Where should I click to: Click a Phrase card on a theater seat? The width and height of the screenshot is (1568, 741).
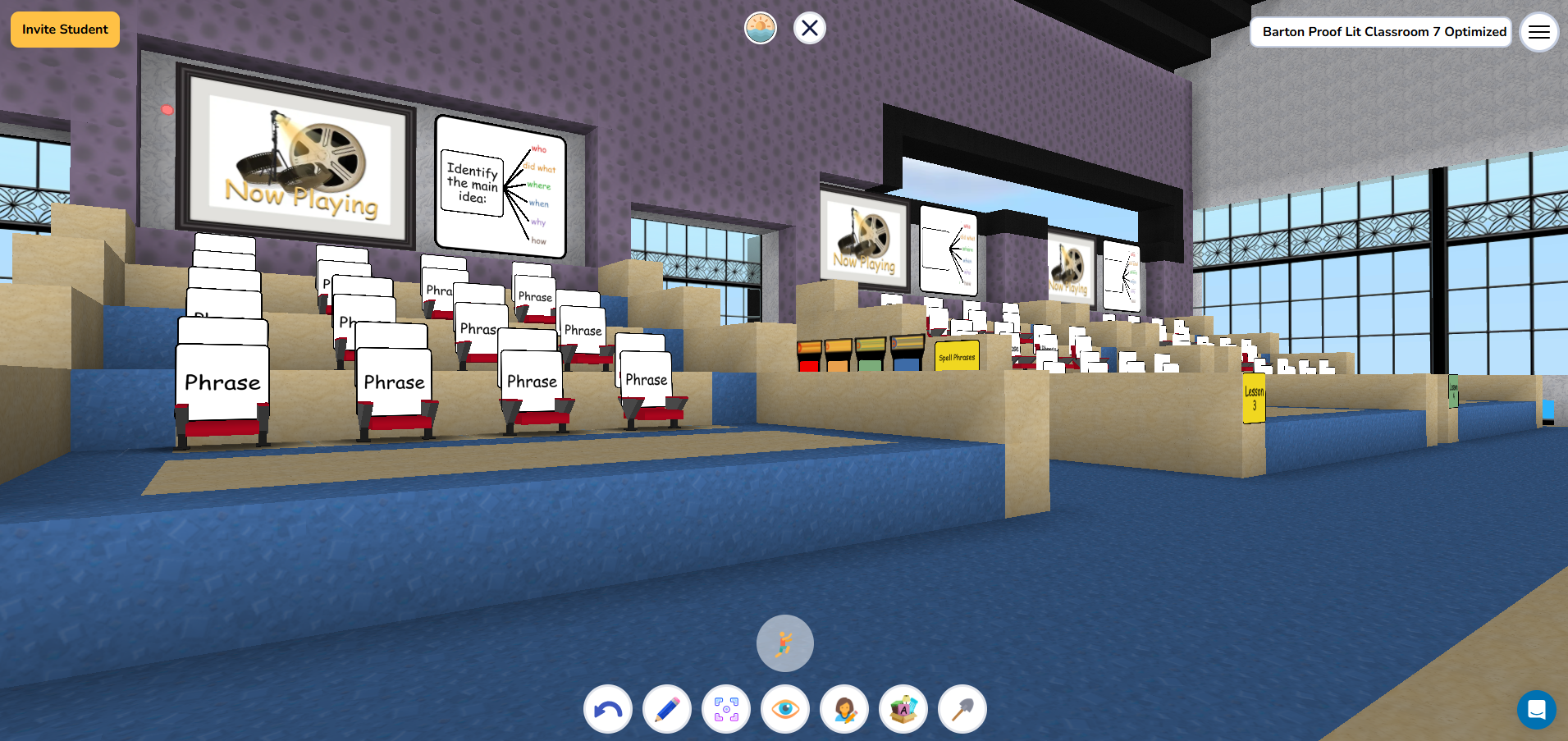222,381
